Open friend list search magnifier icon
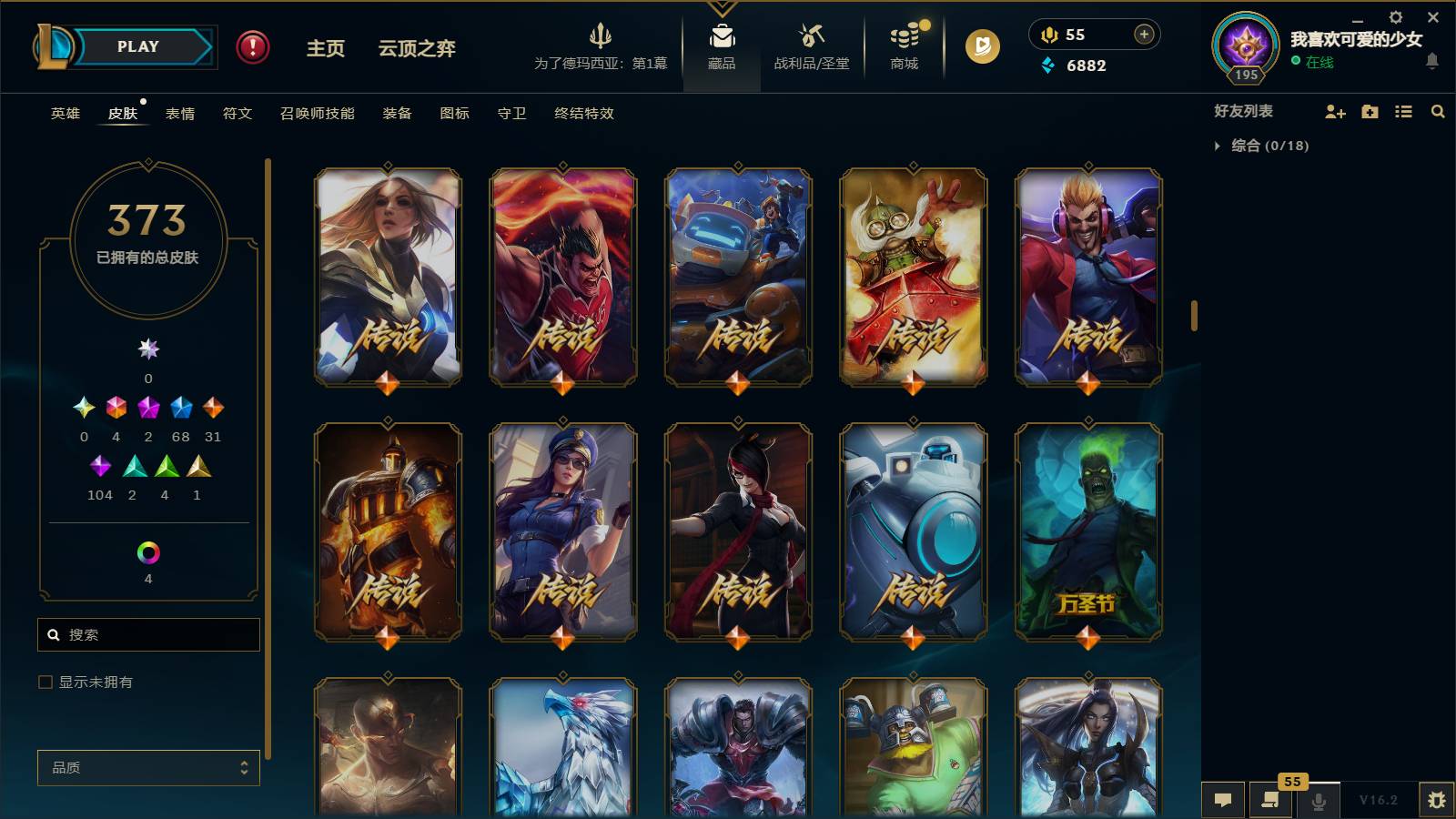 click(1438, 111)
